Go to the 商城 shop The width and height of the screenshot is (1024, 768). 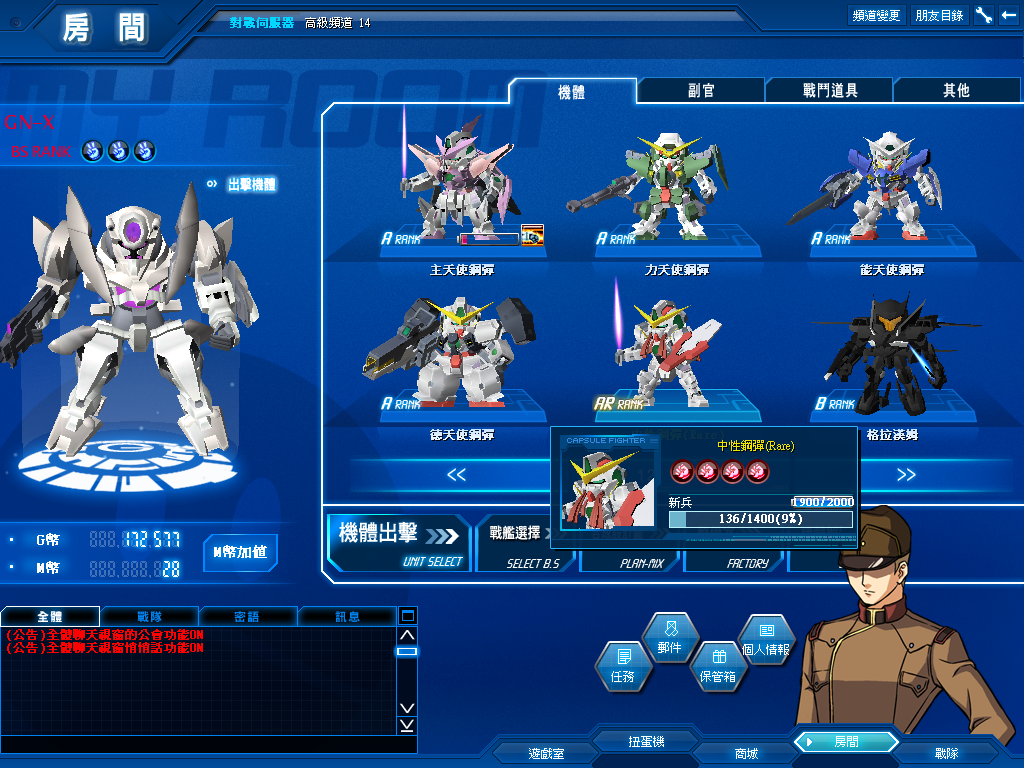[746, 753]
